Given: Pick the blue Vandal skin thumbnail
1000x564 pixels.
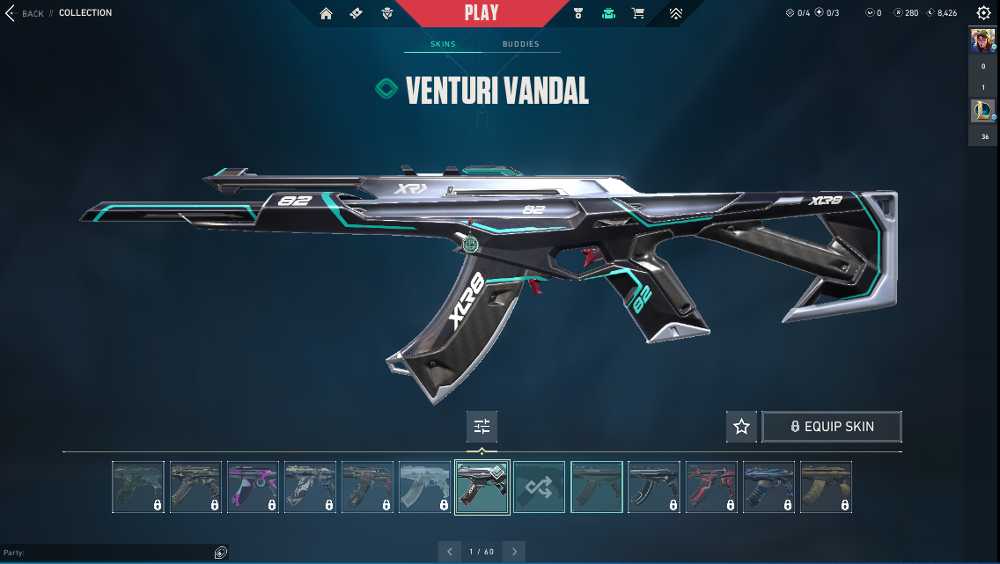Looking at the screenshot, I should [769, 487].
